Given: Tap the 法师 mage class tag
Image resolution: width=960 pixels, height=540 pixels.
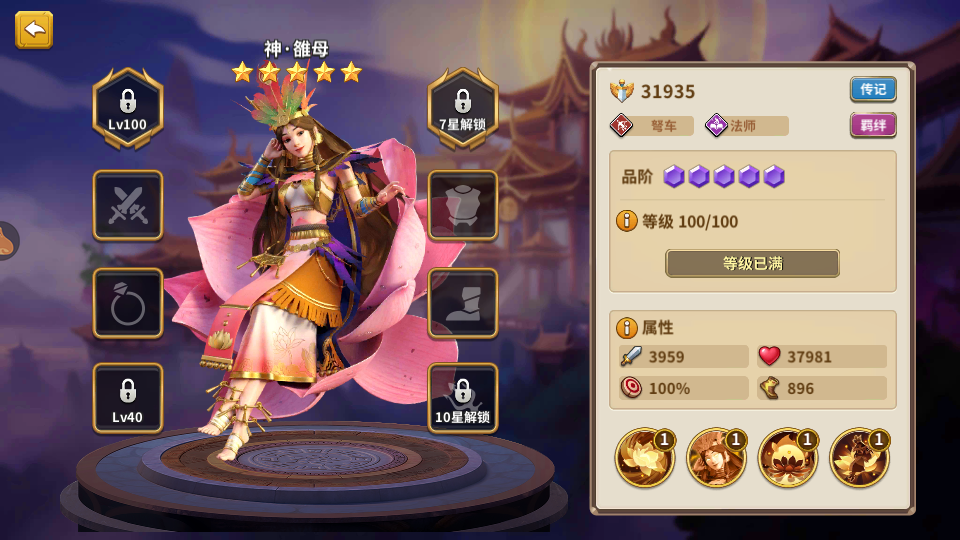Looking at the screenshot, I should pos(746,126).
